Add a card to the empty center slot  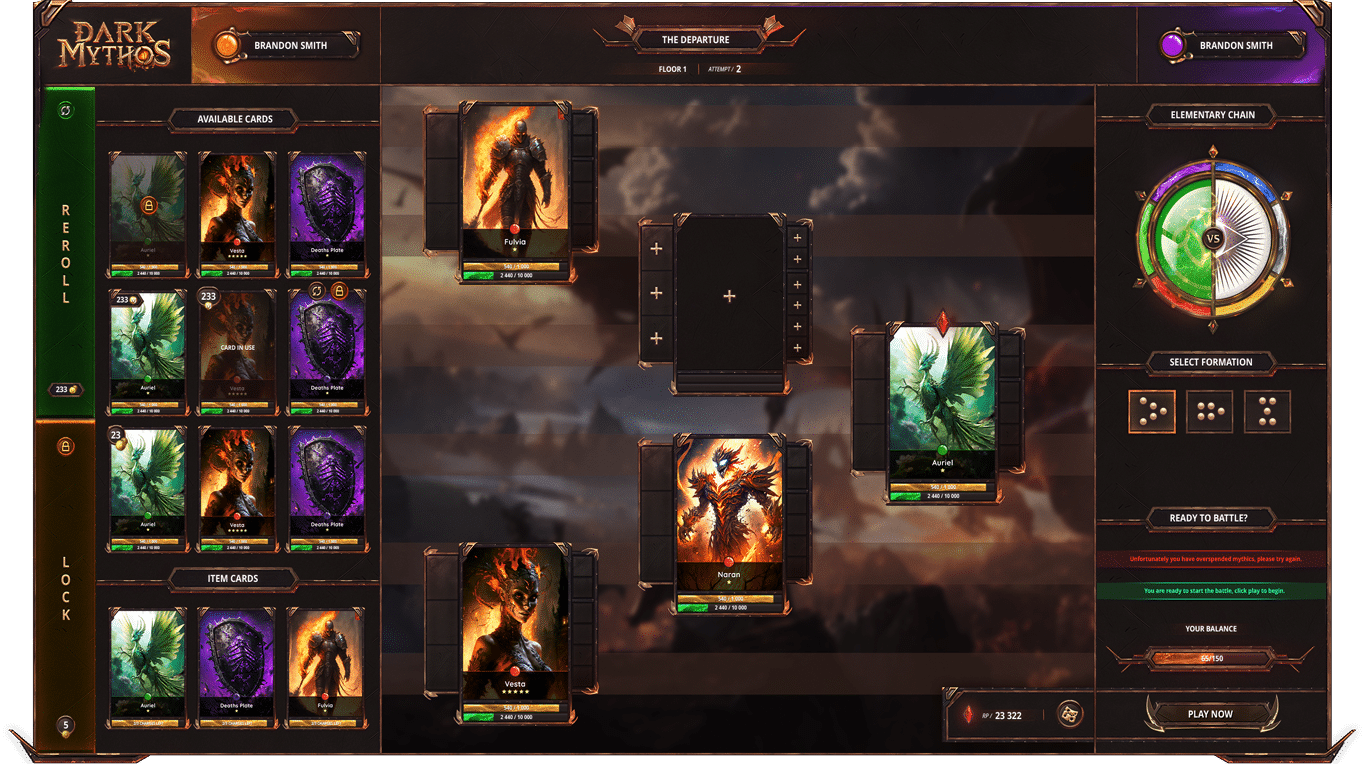point(729,296)
